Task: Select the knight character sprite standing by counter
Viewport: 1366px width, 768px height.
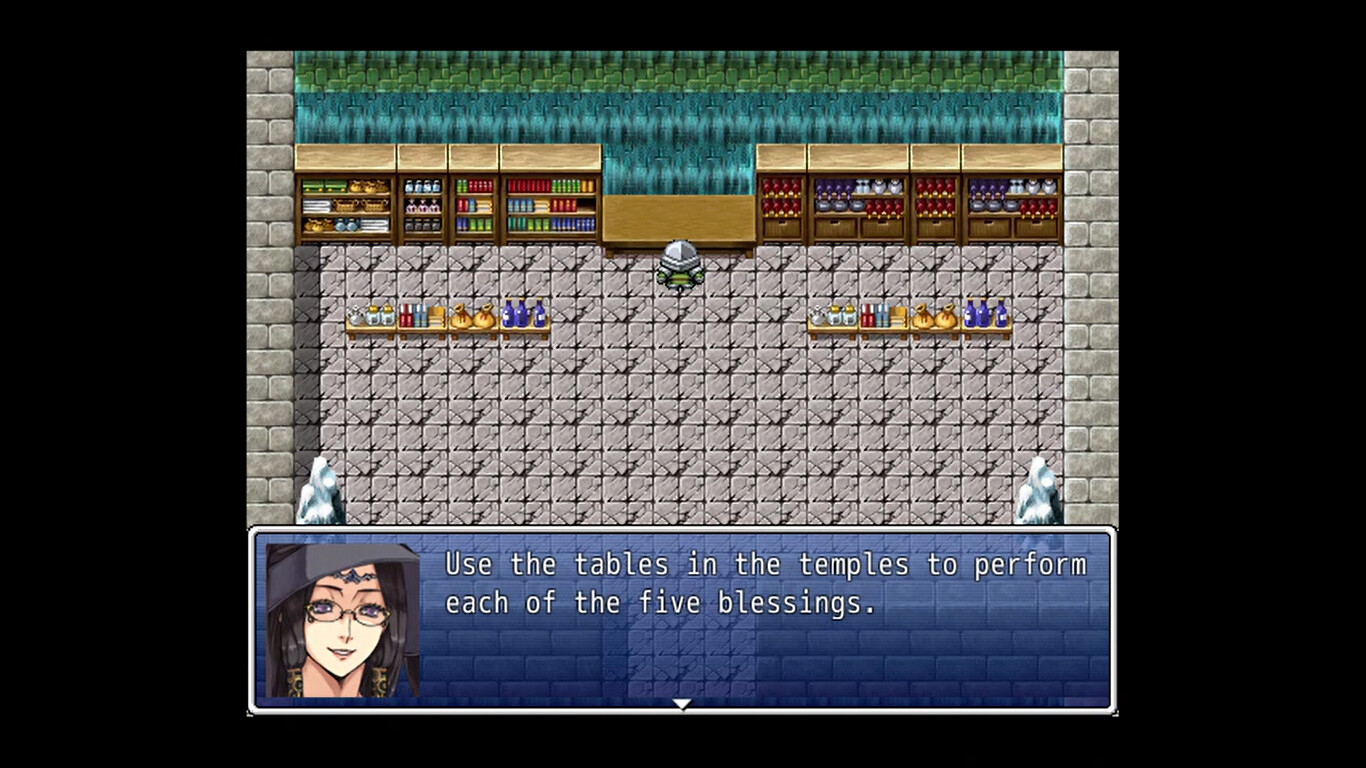Action: coord(678,262)
